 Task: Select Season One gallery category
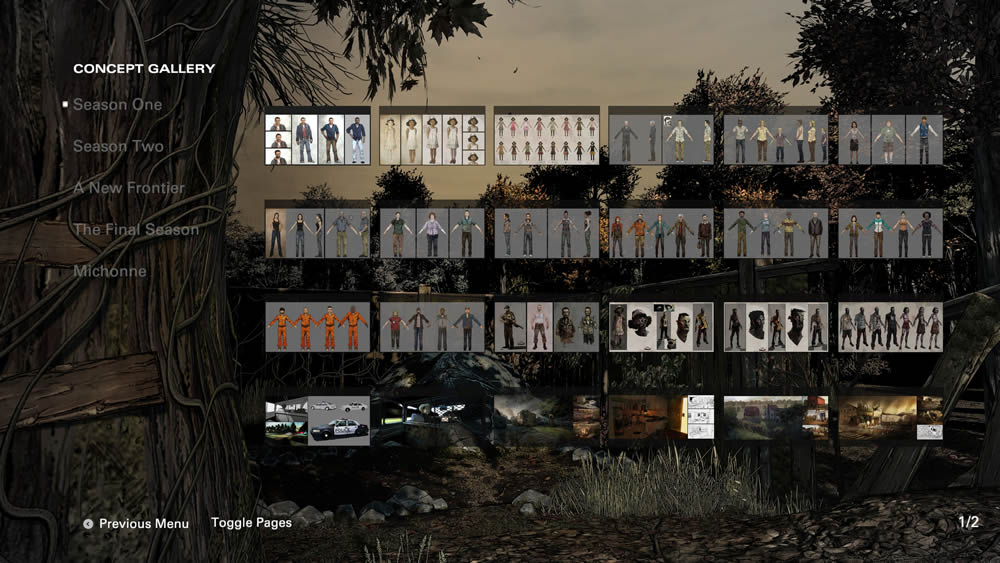117,104
